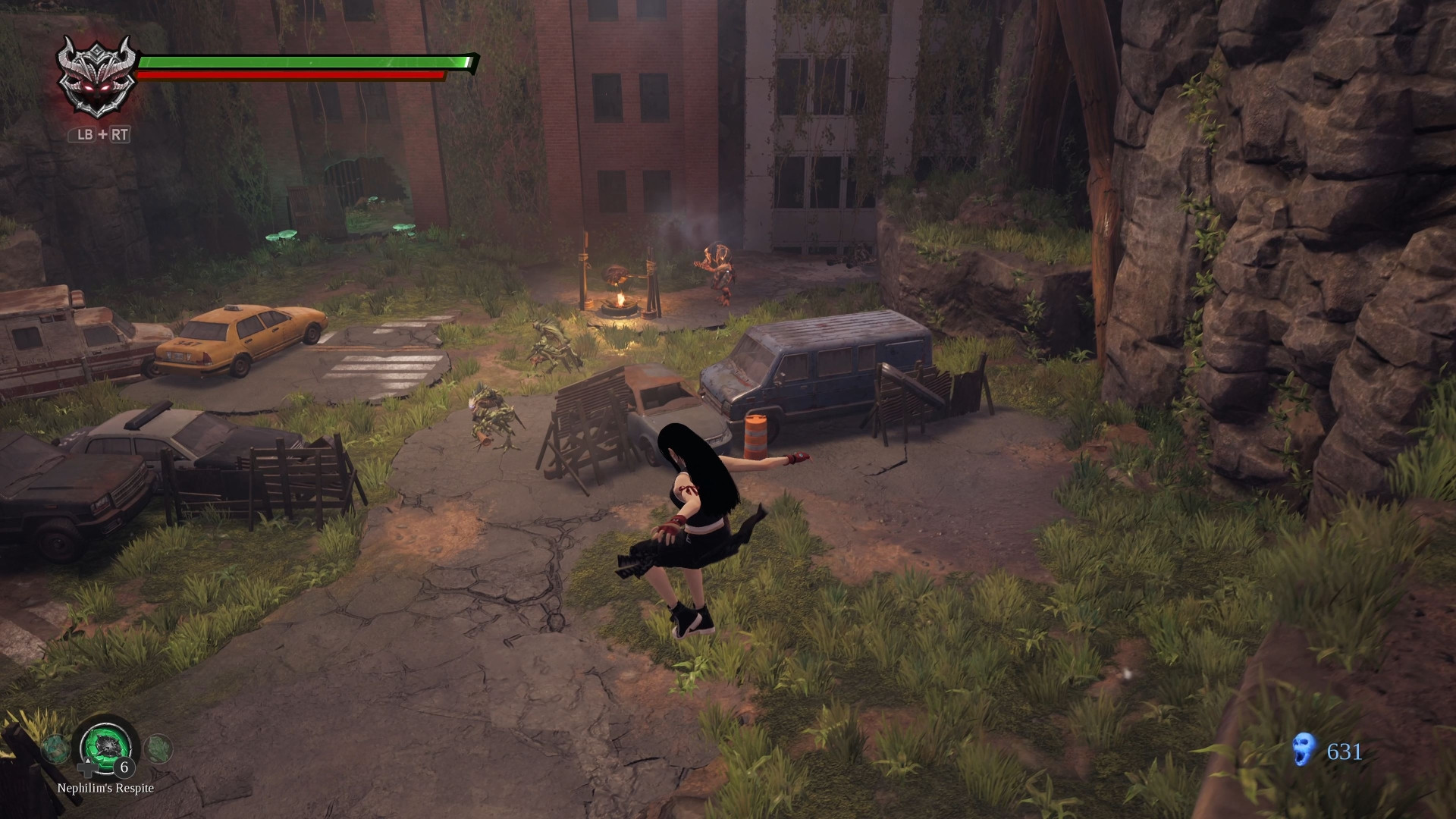Use the Nephilim's Respite healing item

pyautogui.click(x=107, y=745)
